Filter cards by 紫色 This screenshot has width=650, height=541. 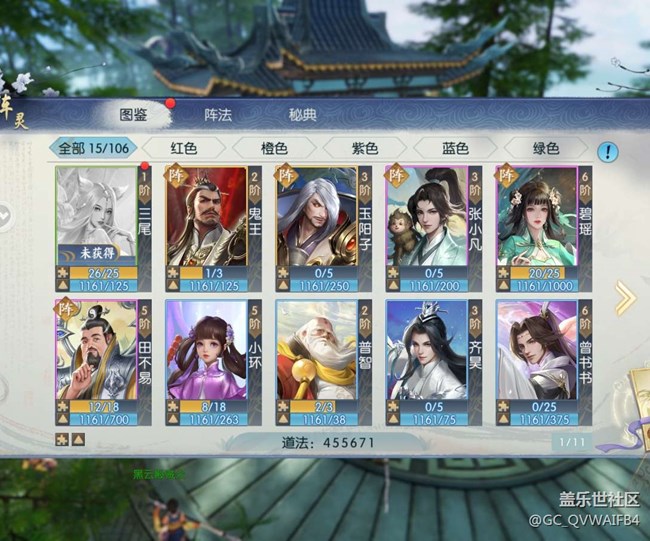pyautogui.click(x=365, y=148)
